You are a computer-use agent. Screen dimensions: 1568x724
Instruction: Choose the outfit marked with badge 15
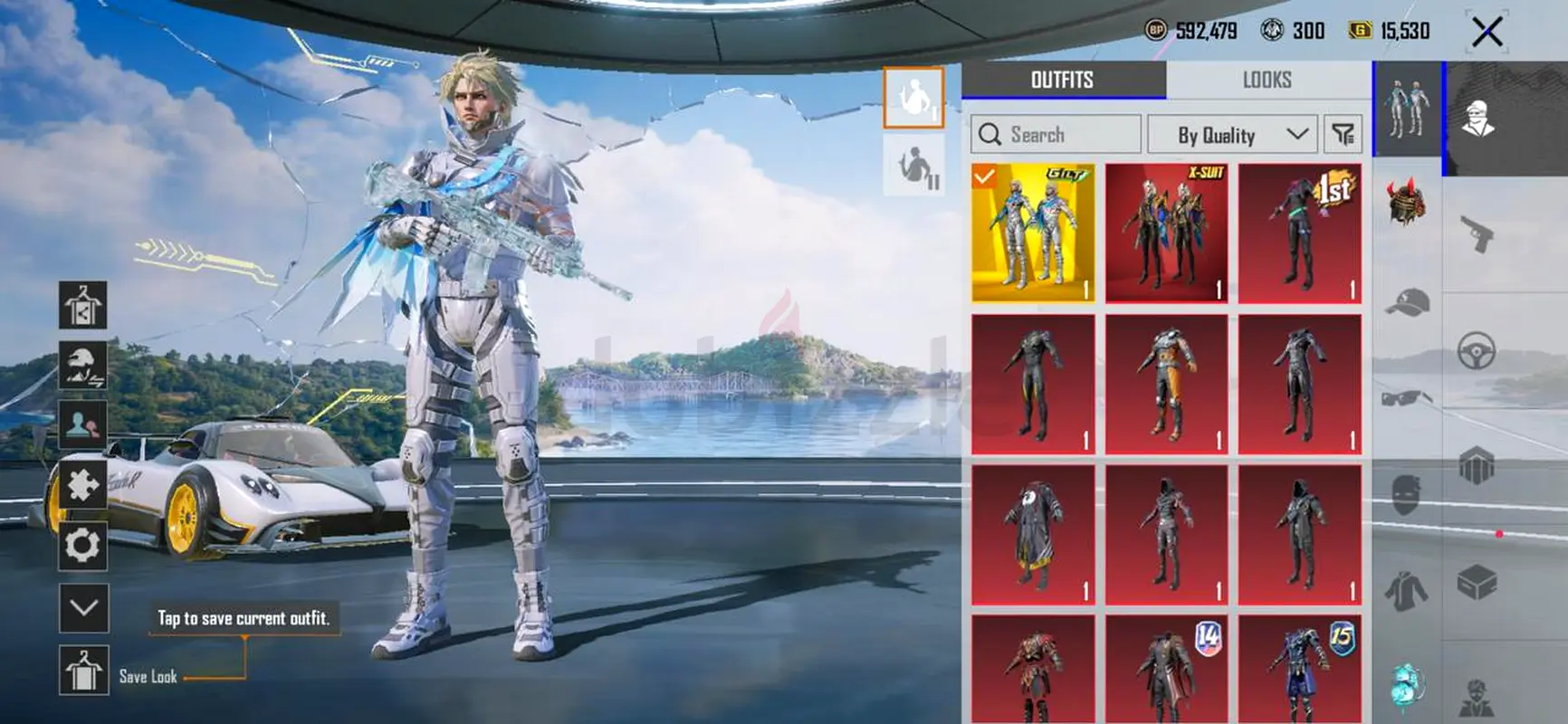pos(1299,668)
